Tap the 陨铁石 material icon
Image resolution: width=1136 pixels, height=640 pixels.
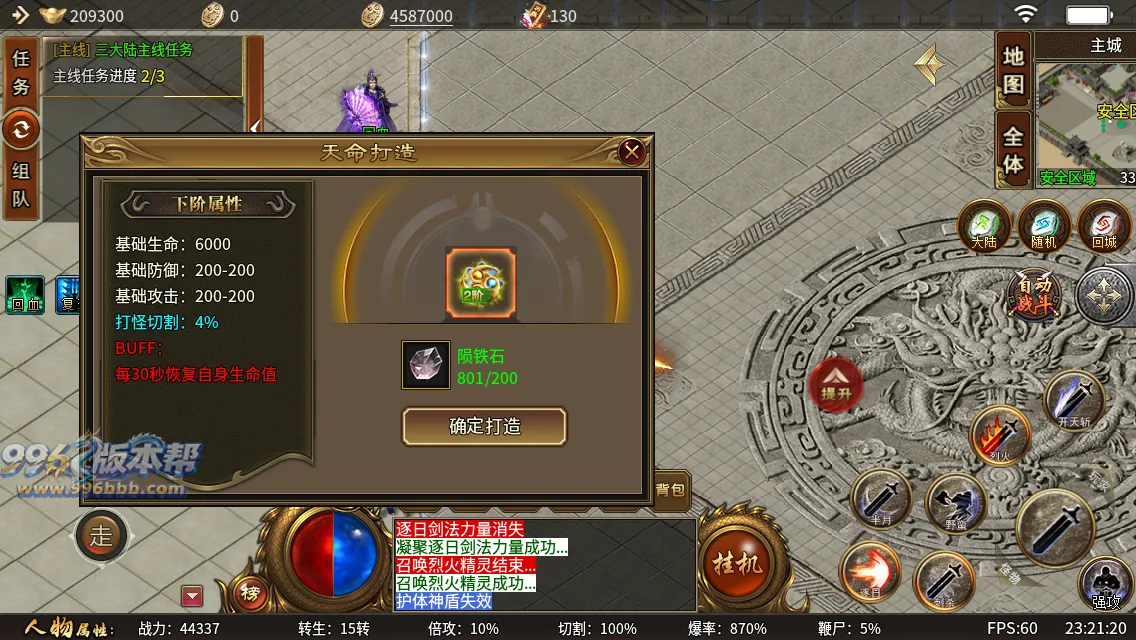(426, 365)
